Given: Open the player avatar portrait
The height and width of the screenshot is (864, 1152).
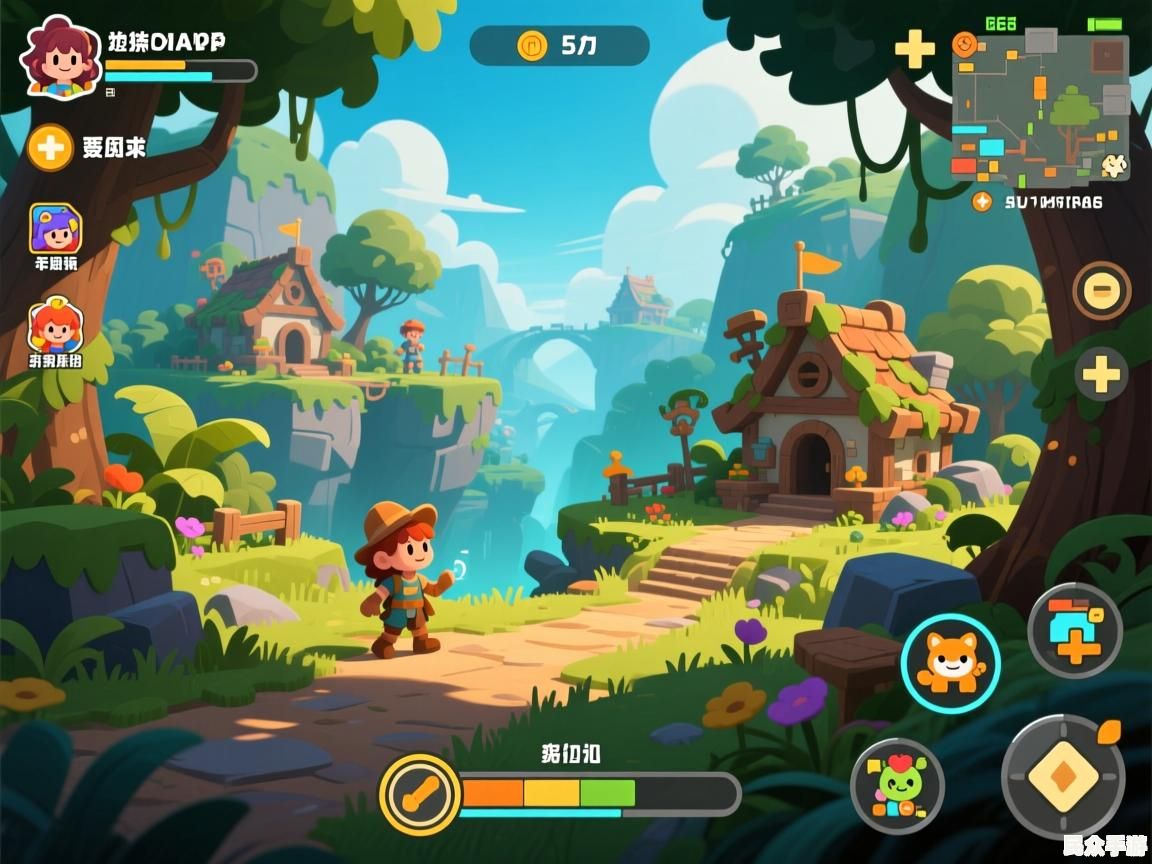Looking at the screenshot, I should (61, 58).
